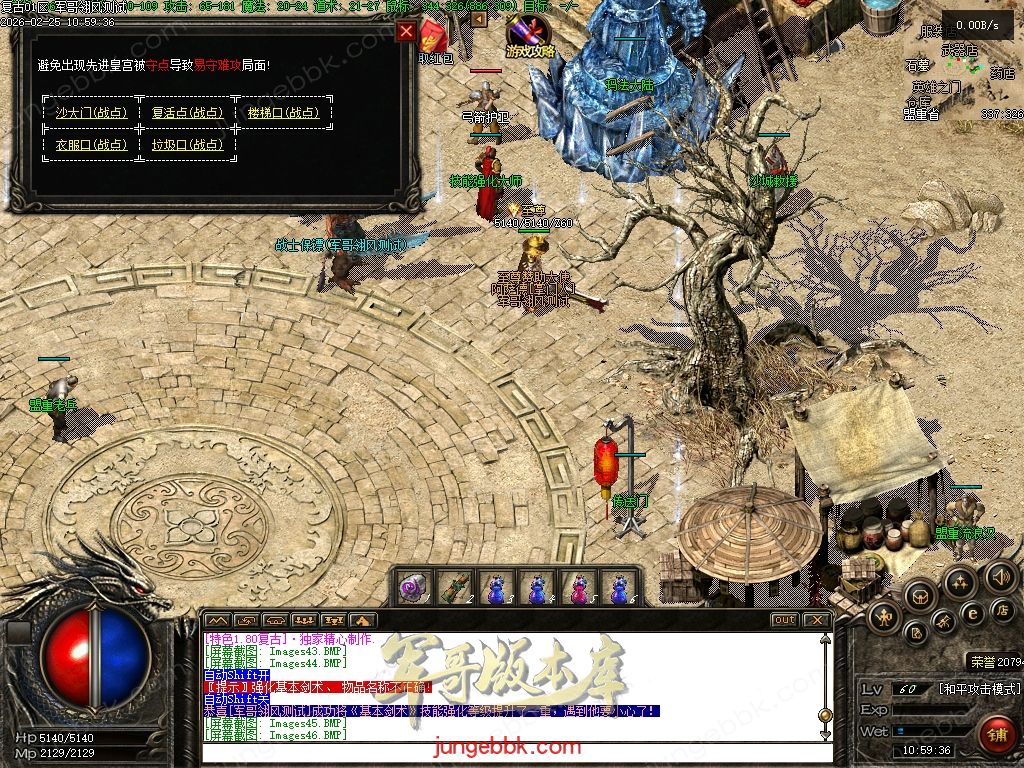
Task: Choose the 沙大门(战点) teleport option
Action: coord(91,113)
